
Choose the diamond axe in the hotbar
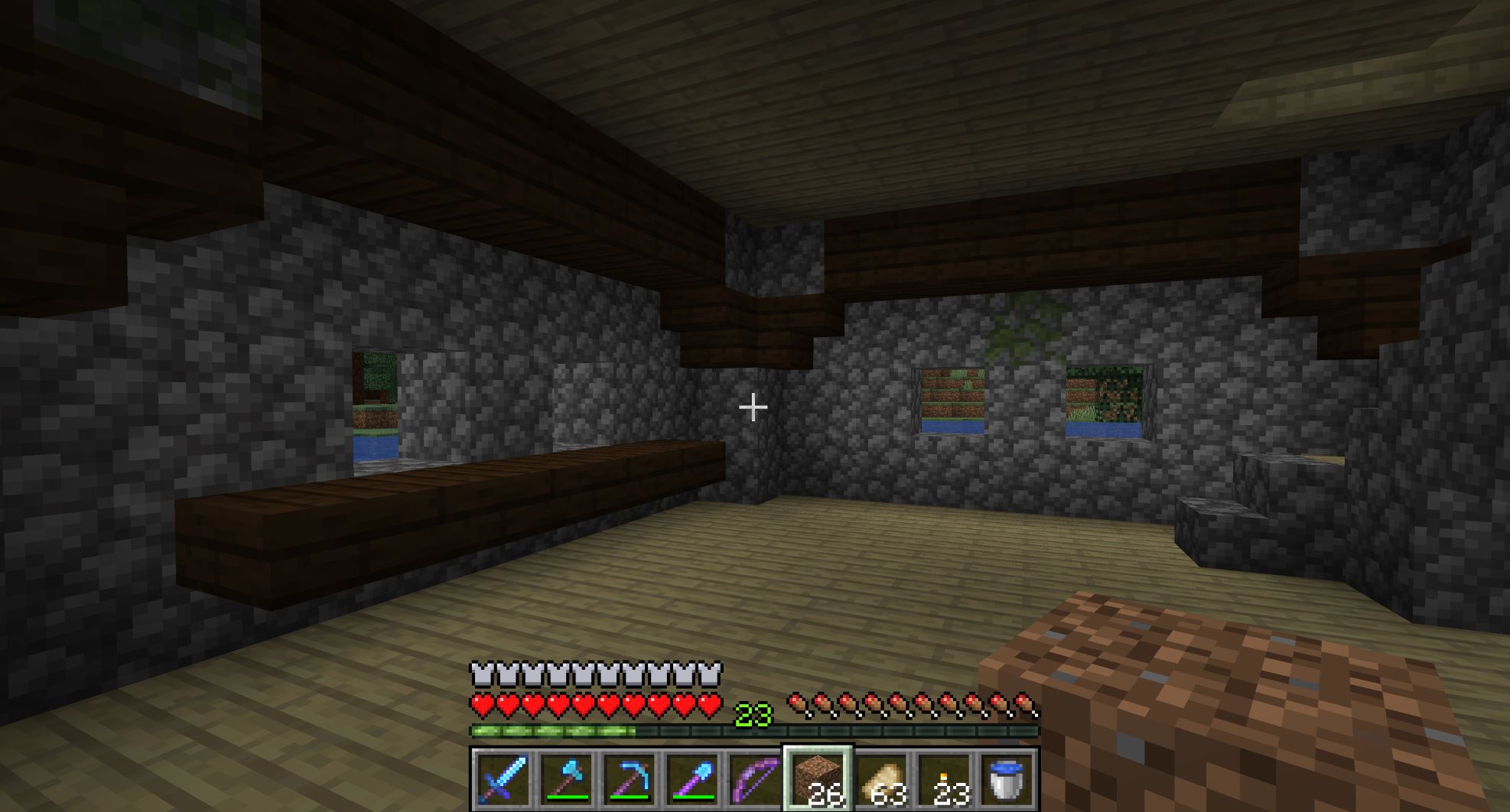coord(565,779)
